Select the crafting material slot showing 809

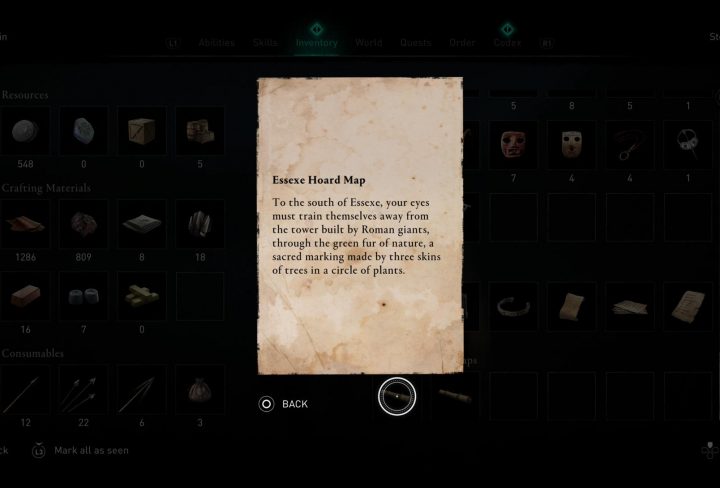[82, 222]
